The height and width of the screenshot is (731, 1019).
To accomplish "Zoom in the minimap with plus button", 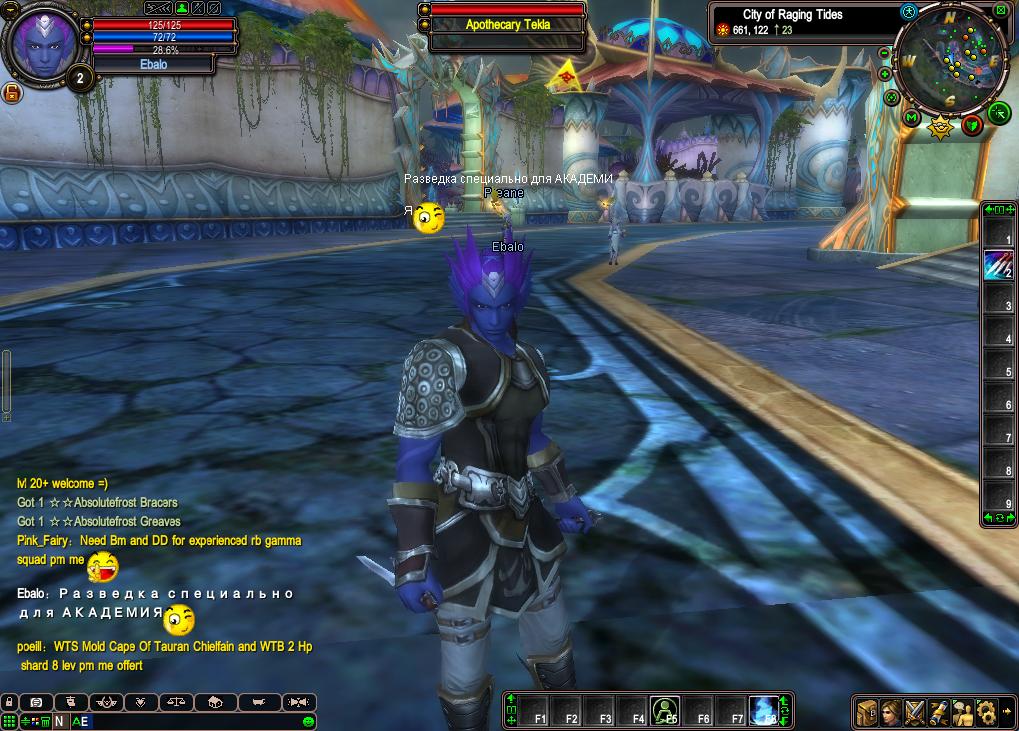I will (885, 74).
